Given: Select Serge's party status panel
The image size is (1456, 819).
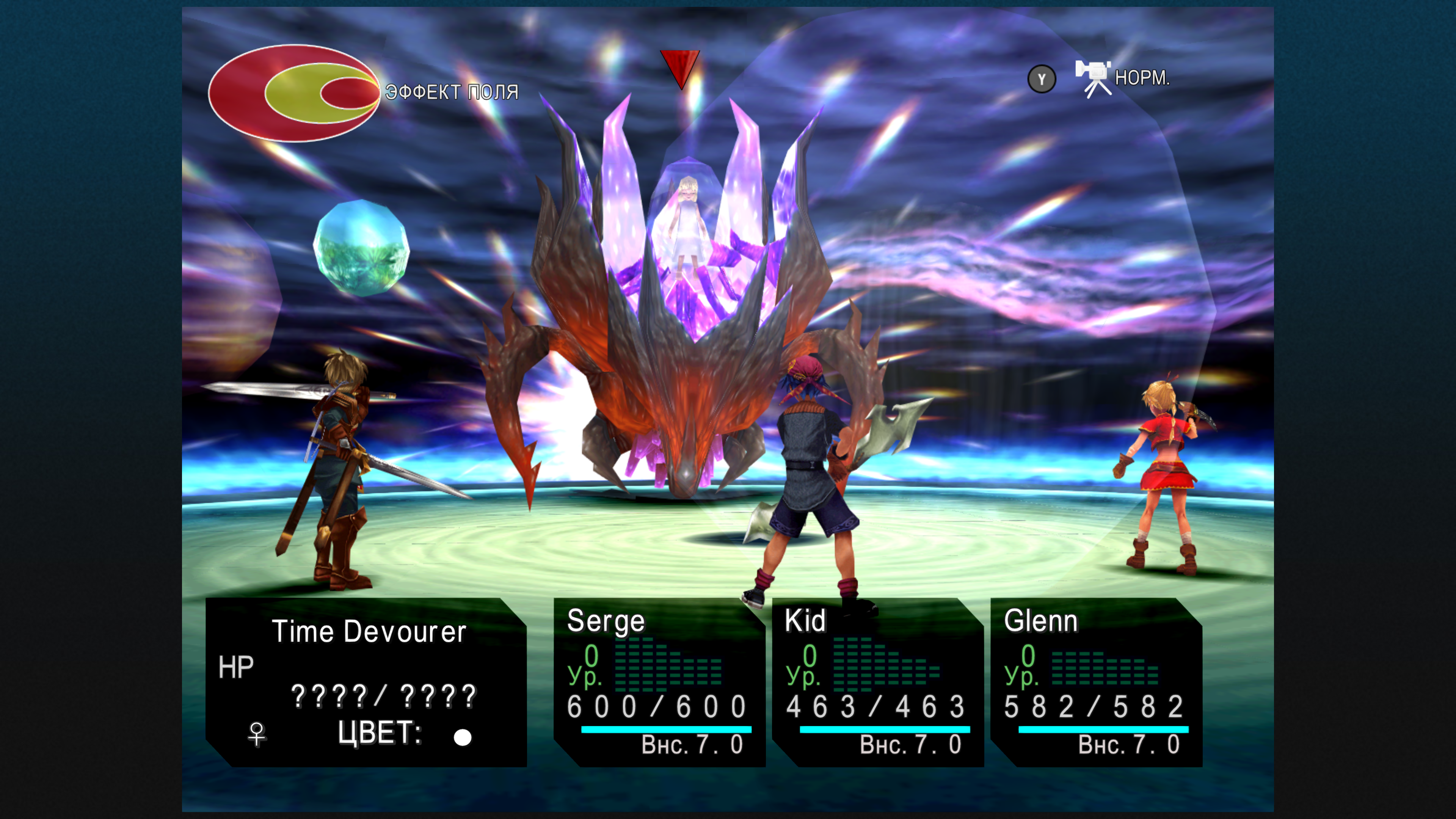Looking at the screenshot, I should tap(659, 682).
